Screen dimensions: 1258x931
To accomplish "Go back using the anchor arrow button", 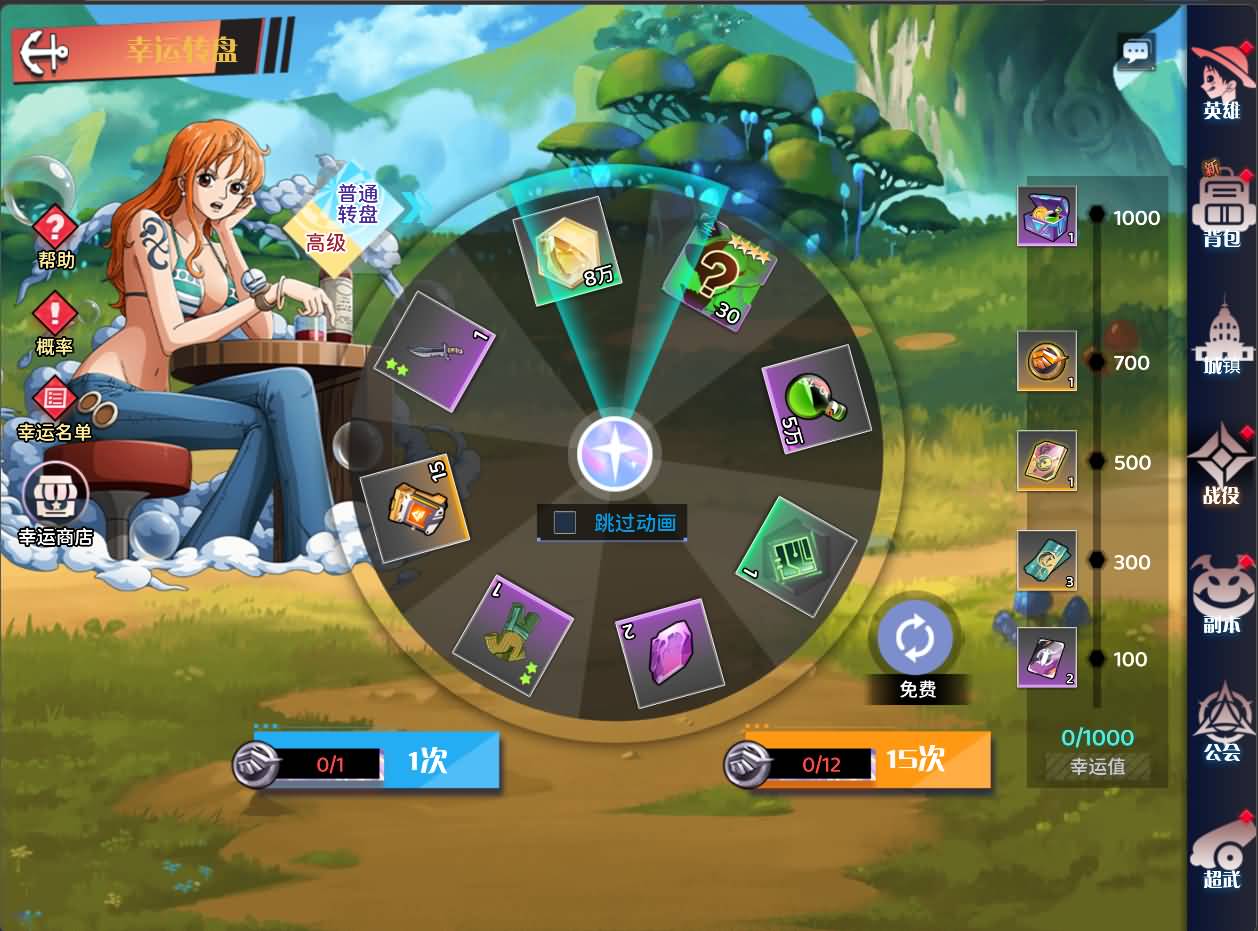I will (44, 48).
